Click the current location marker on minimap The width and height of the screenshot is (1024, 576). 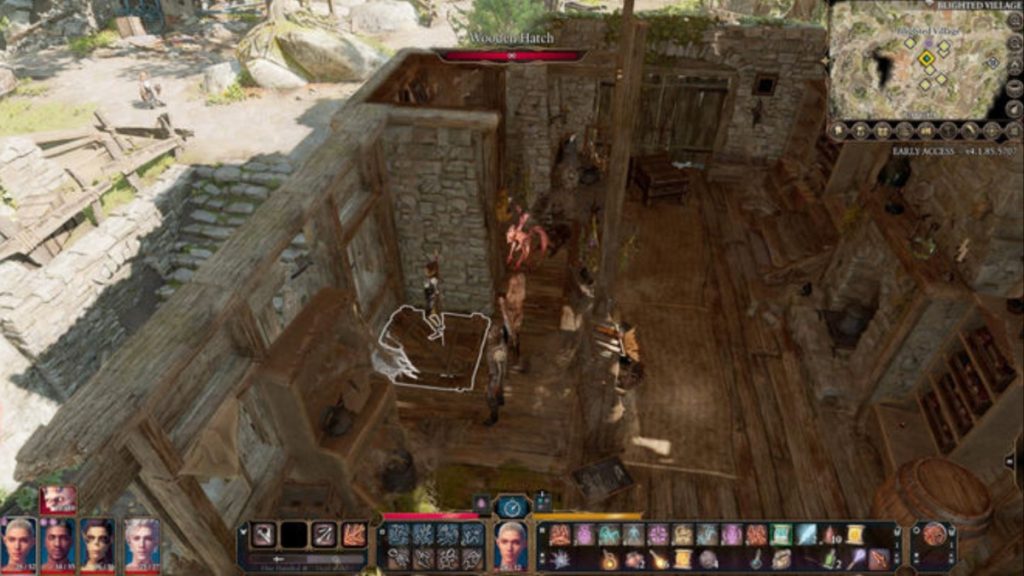[927, 58]
